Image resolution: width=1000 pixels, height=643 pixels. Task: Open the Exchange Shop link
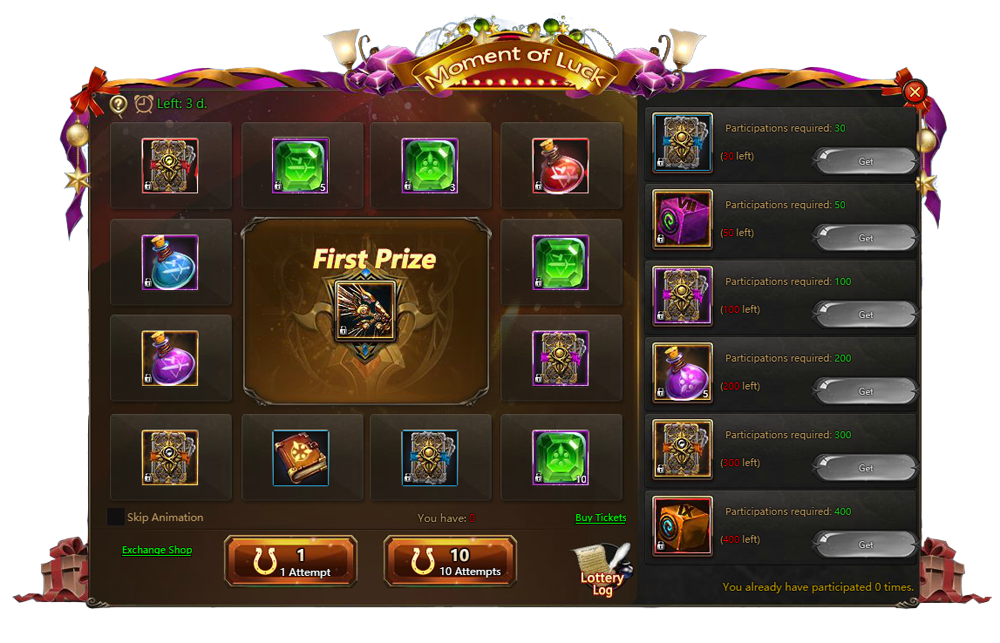(x=157, y=550)
